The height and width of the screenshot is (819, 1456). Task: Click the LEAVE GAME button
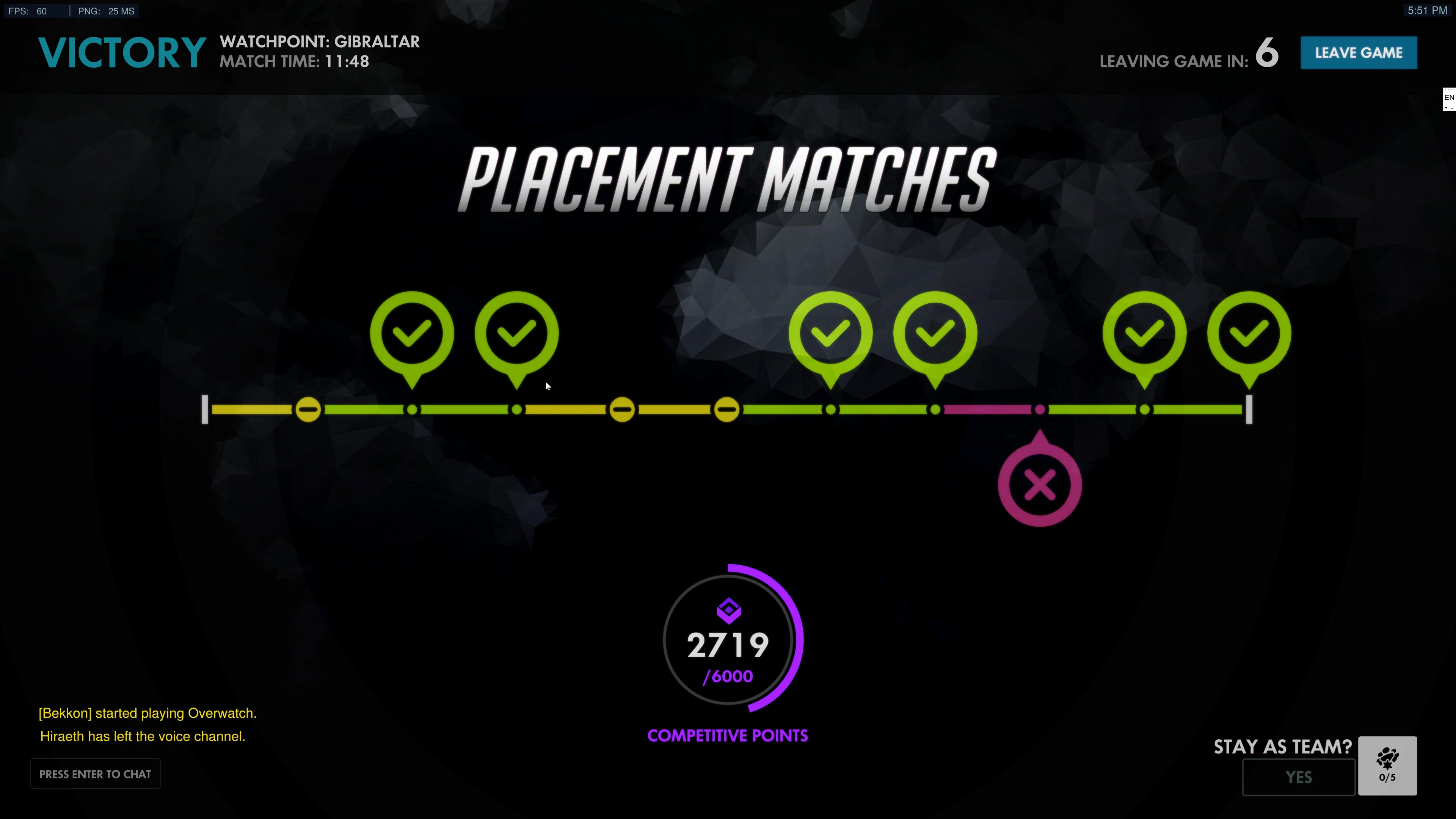[1359, 53]
